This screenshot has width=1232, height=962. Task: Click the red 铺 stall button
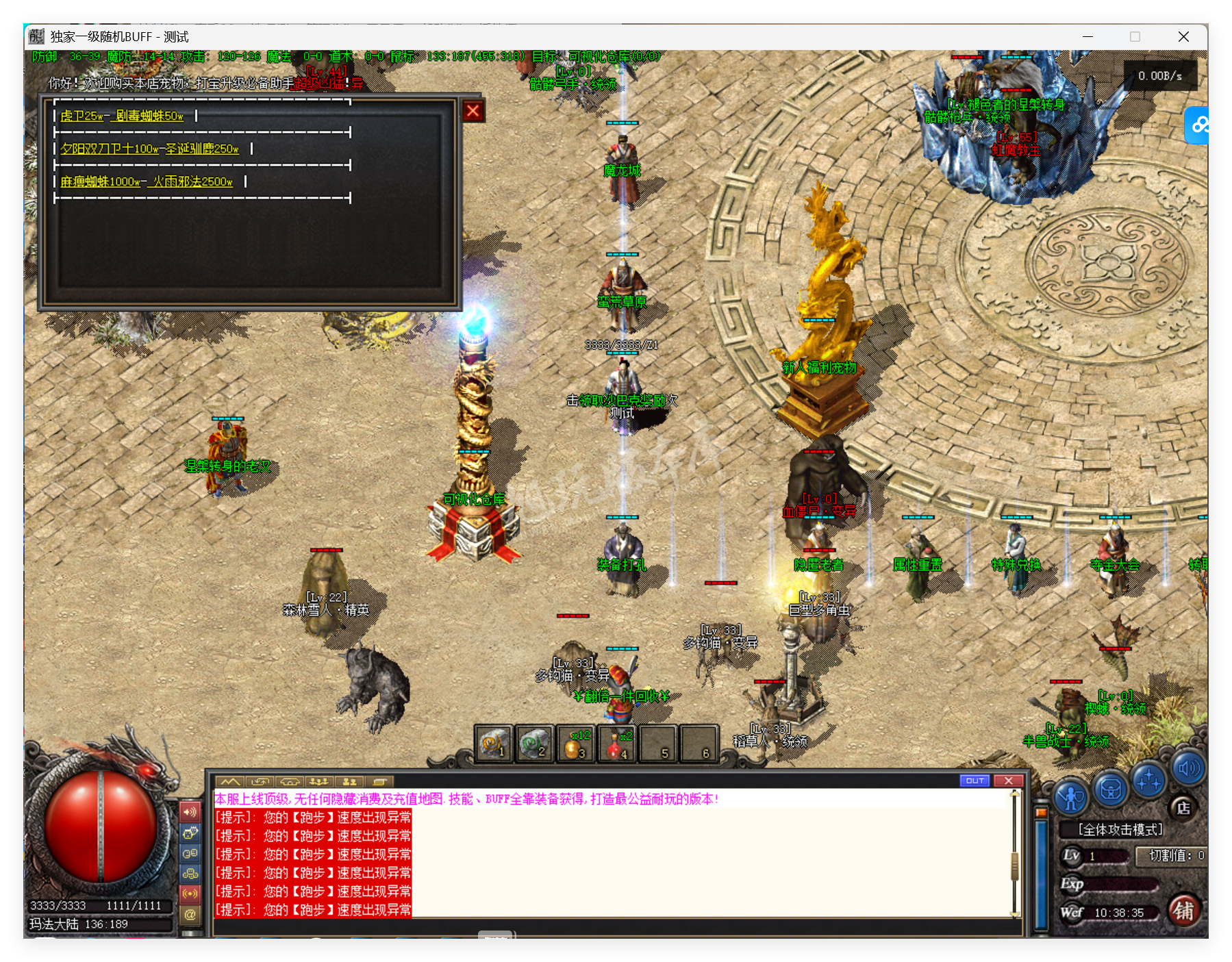(x=1183, y=911)
